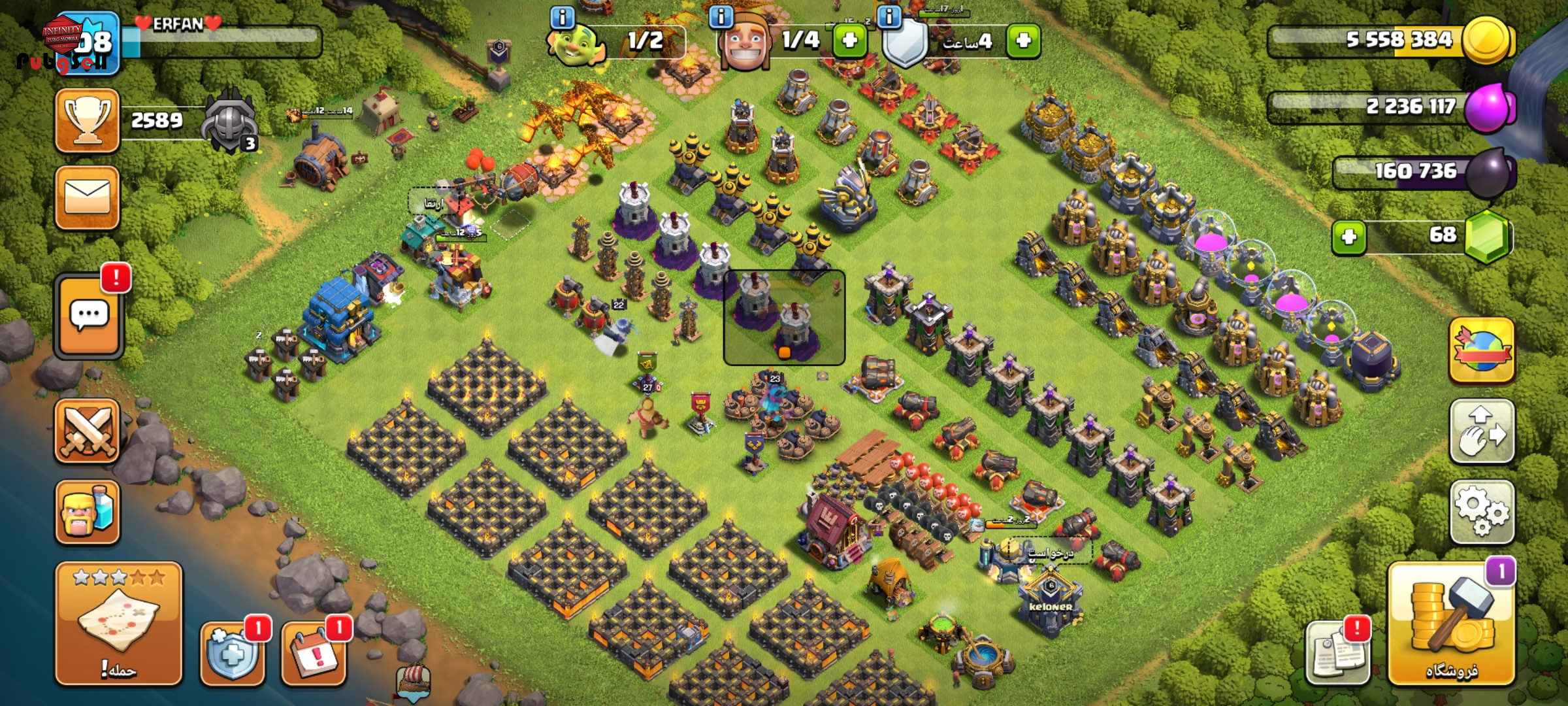Add a builder with the green plus
Viewport: 1568px width, 706px height.
click(x=849, y=41)
